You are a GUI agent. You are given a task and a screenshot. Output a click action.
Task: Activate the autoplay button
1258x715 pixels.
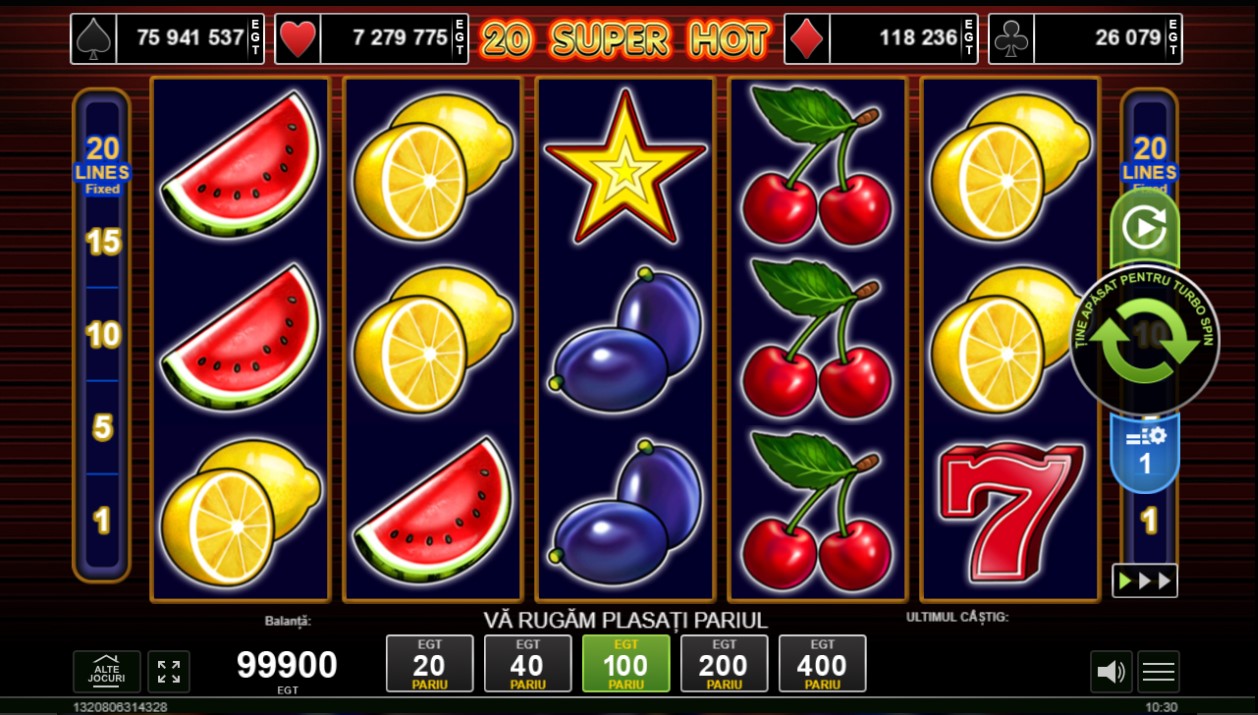point(1144,228)
